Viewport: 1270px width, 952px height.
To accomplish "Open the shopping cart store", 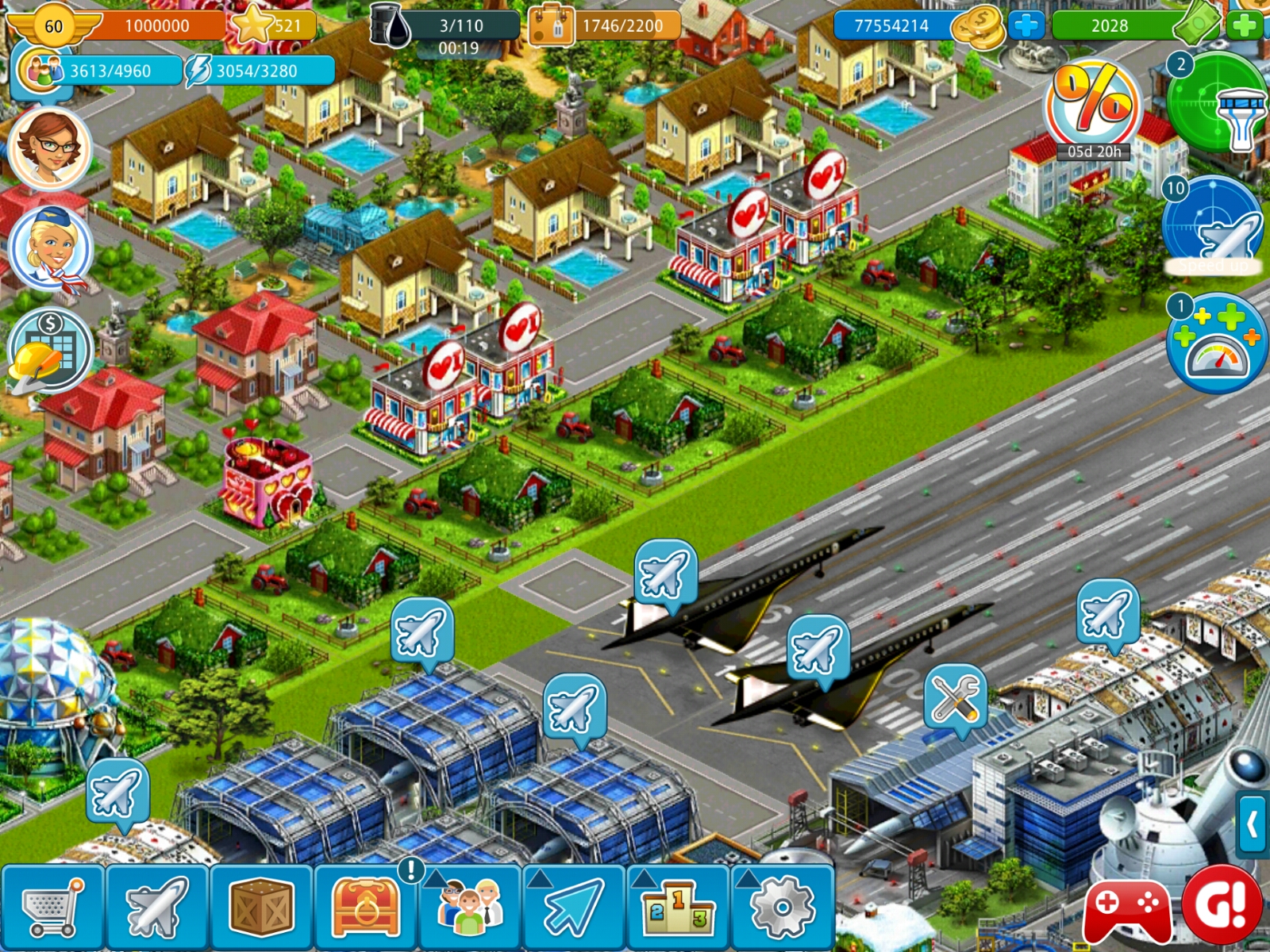I will click(x=52, y=908).
